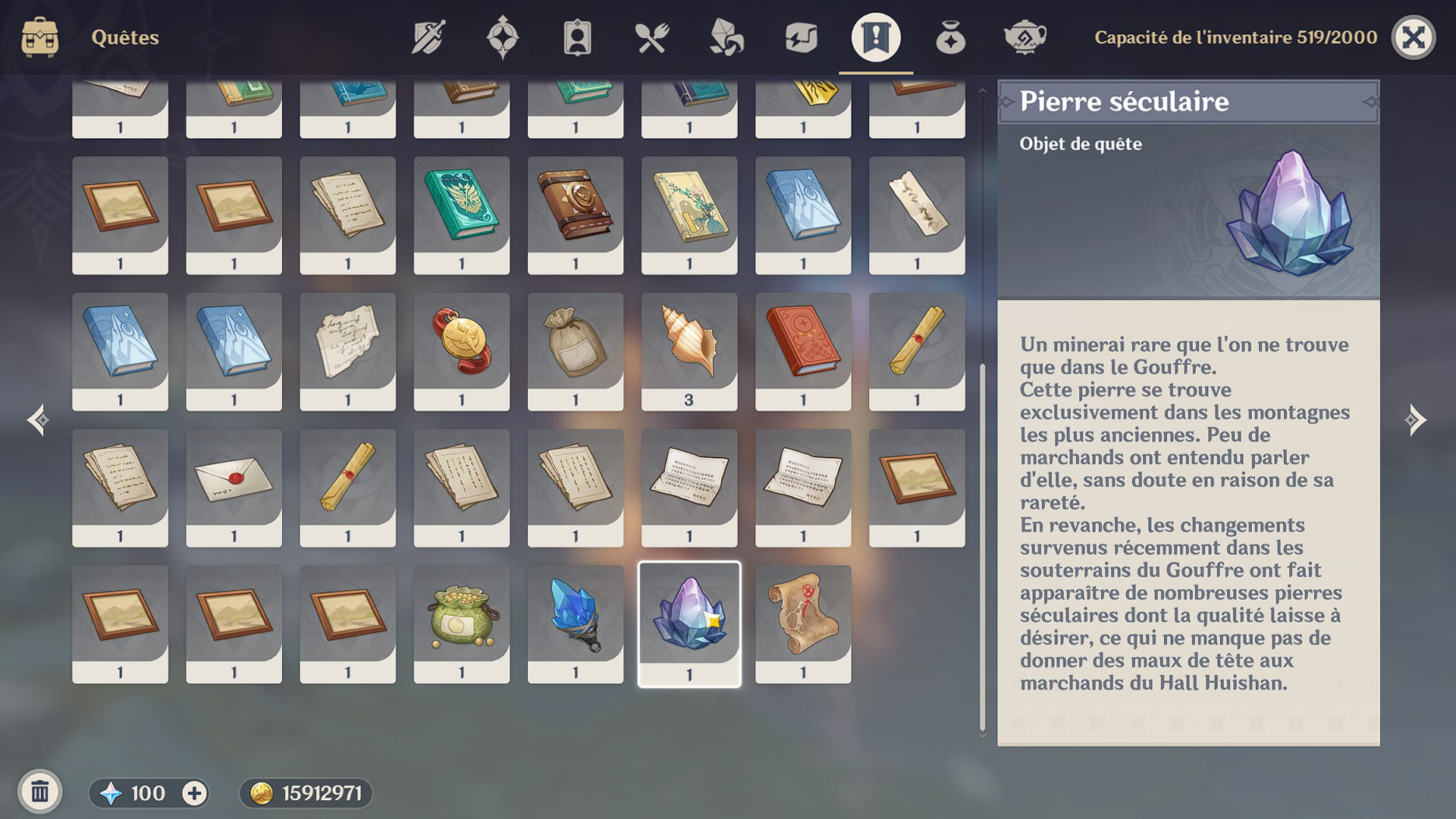This screenshot has width=1456, height=819.
Task: Go to previous category with left arrow
Action: click(x=39, y=419)
